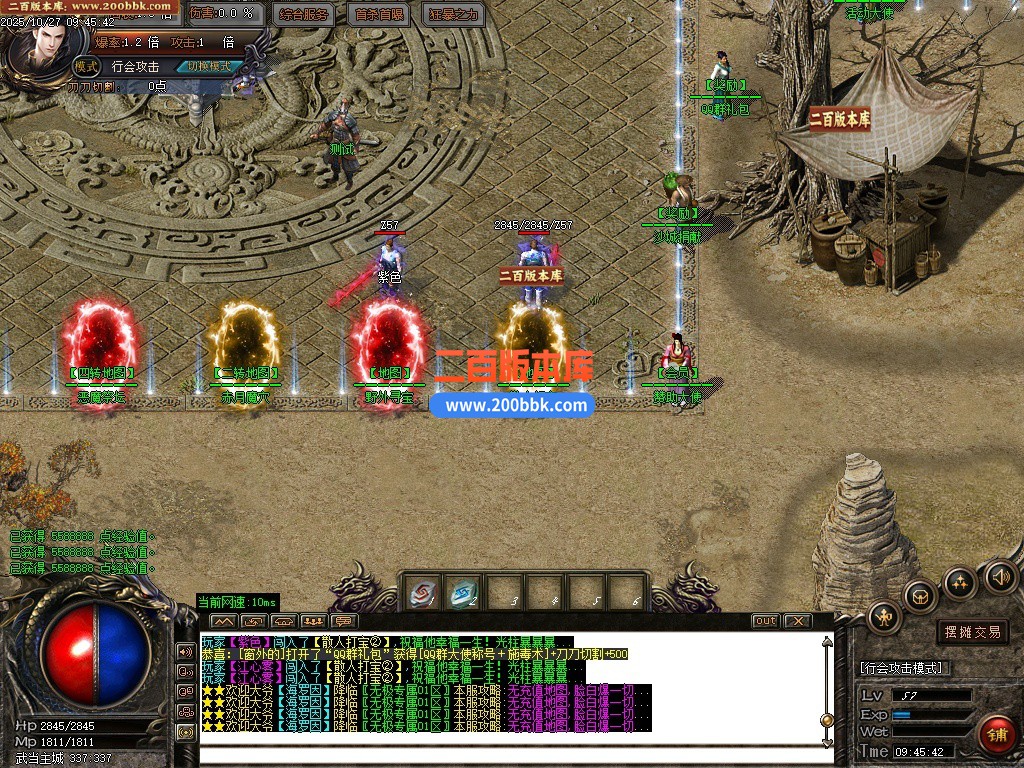
Task: Click the 首杀首限 button
Action: coord(380,14)
